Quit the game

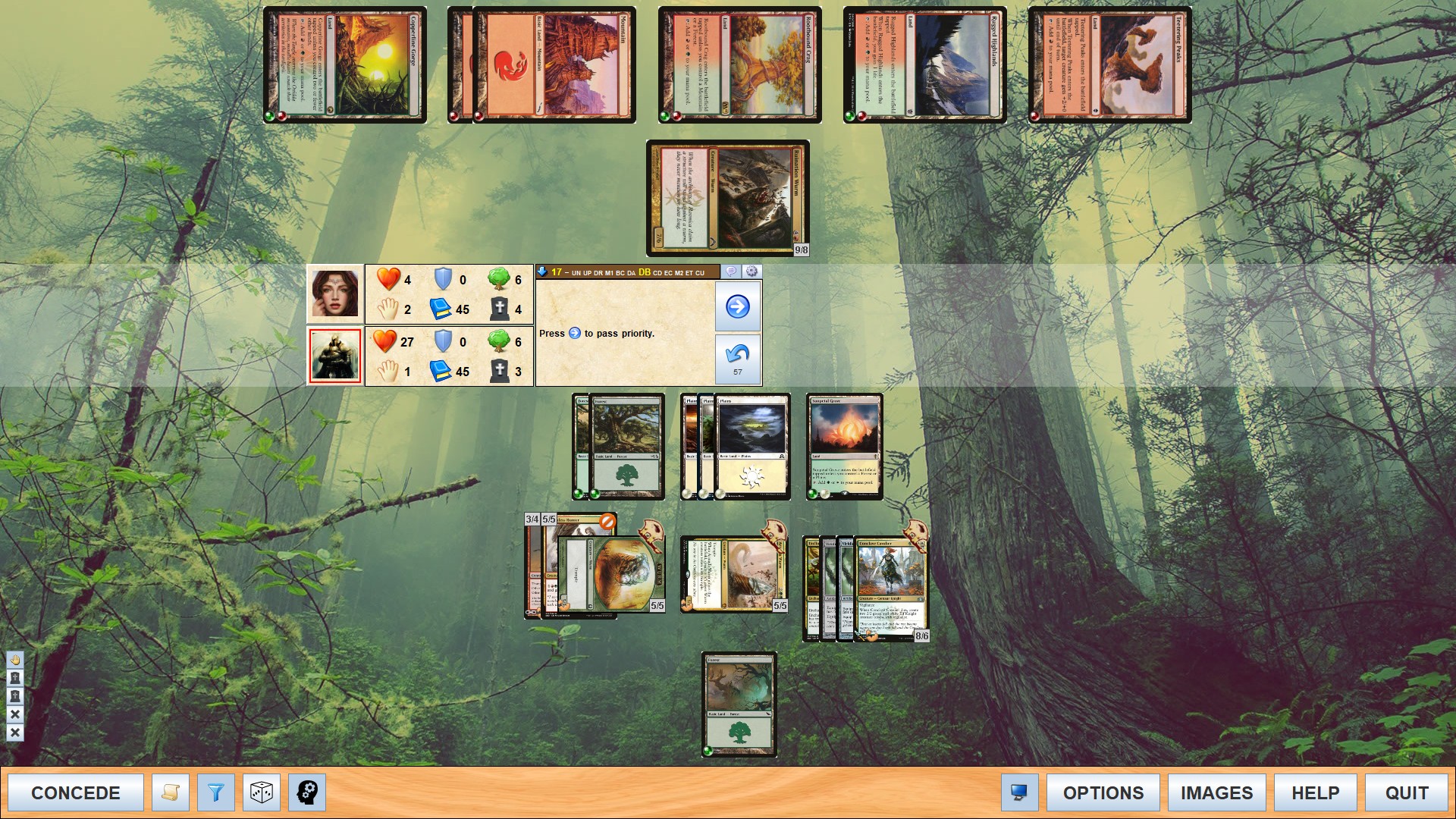[1406, 792]
